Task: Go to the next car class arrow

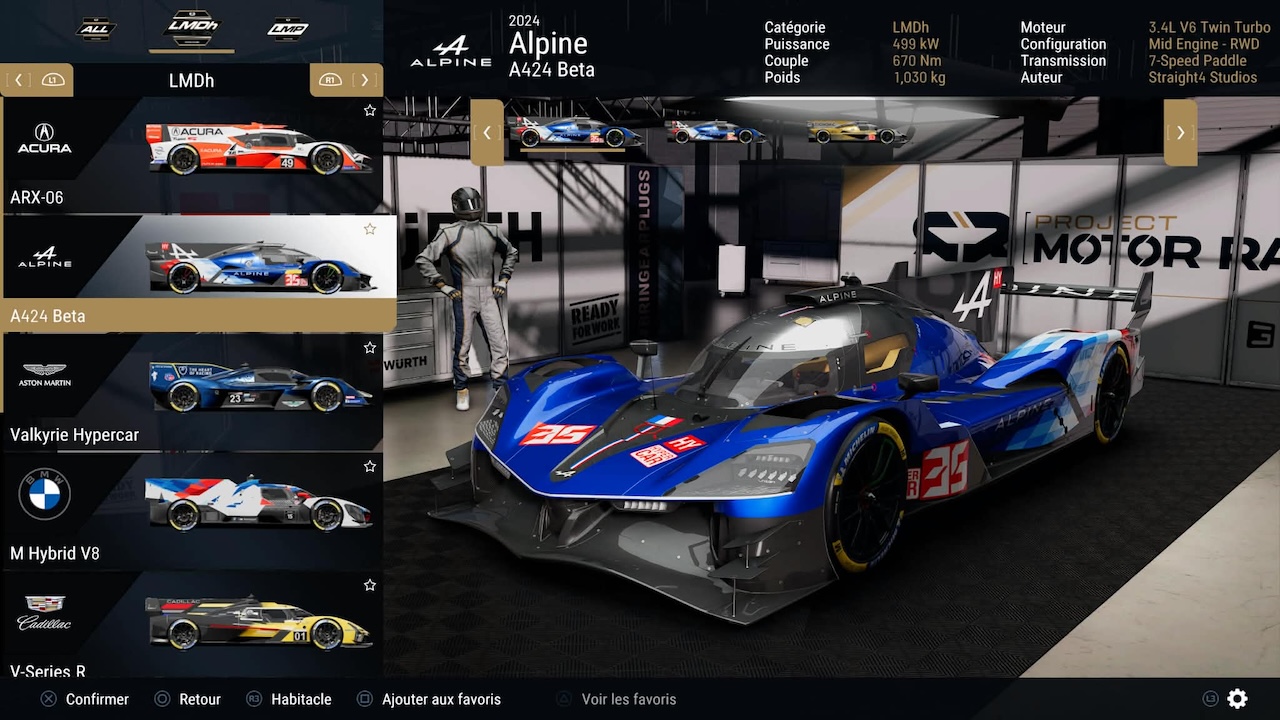Action: tap(365, 80)
